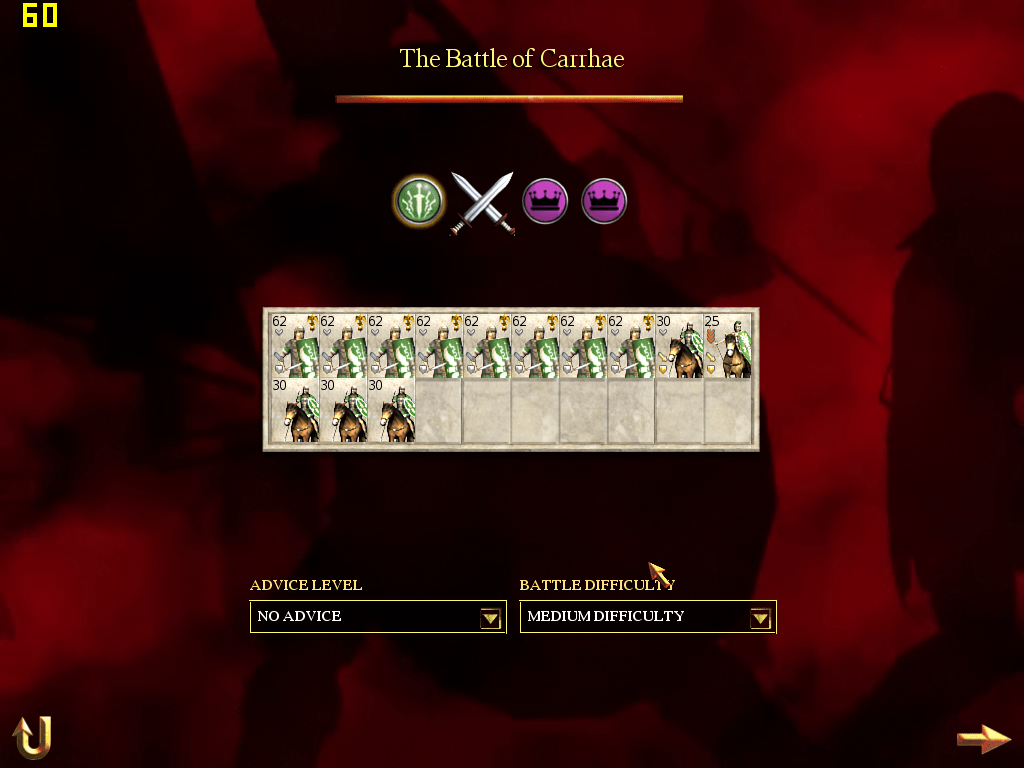
Task: Select the unit card with 25 men
Action: [728, 346]
